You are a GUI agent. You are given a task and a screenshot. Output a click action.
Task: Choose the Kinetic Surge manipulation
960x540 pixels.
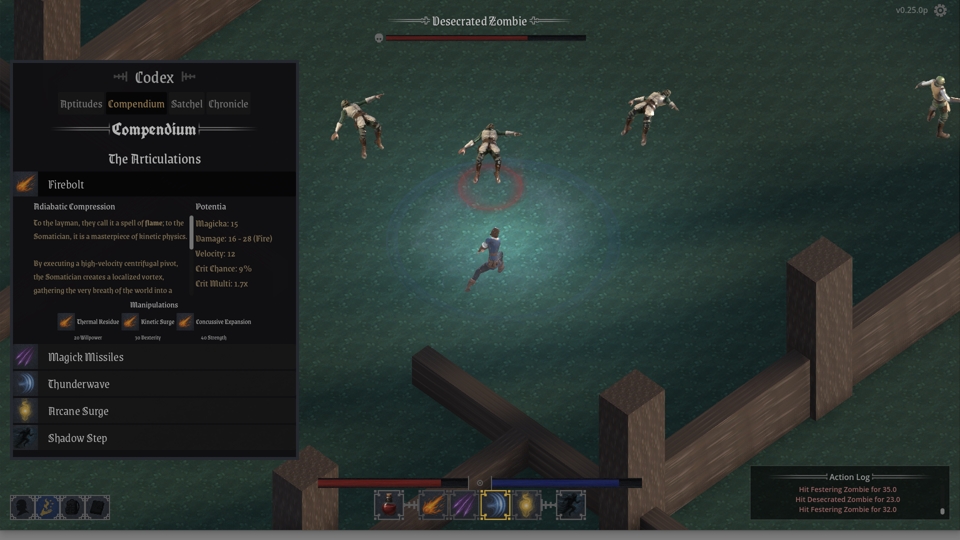click(x=130, y=322)
